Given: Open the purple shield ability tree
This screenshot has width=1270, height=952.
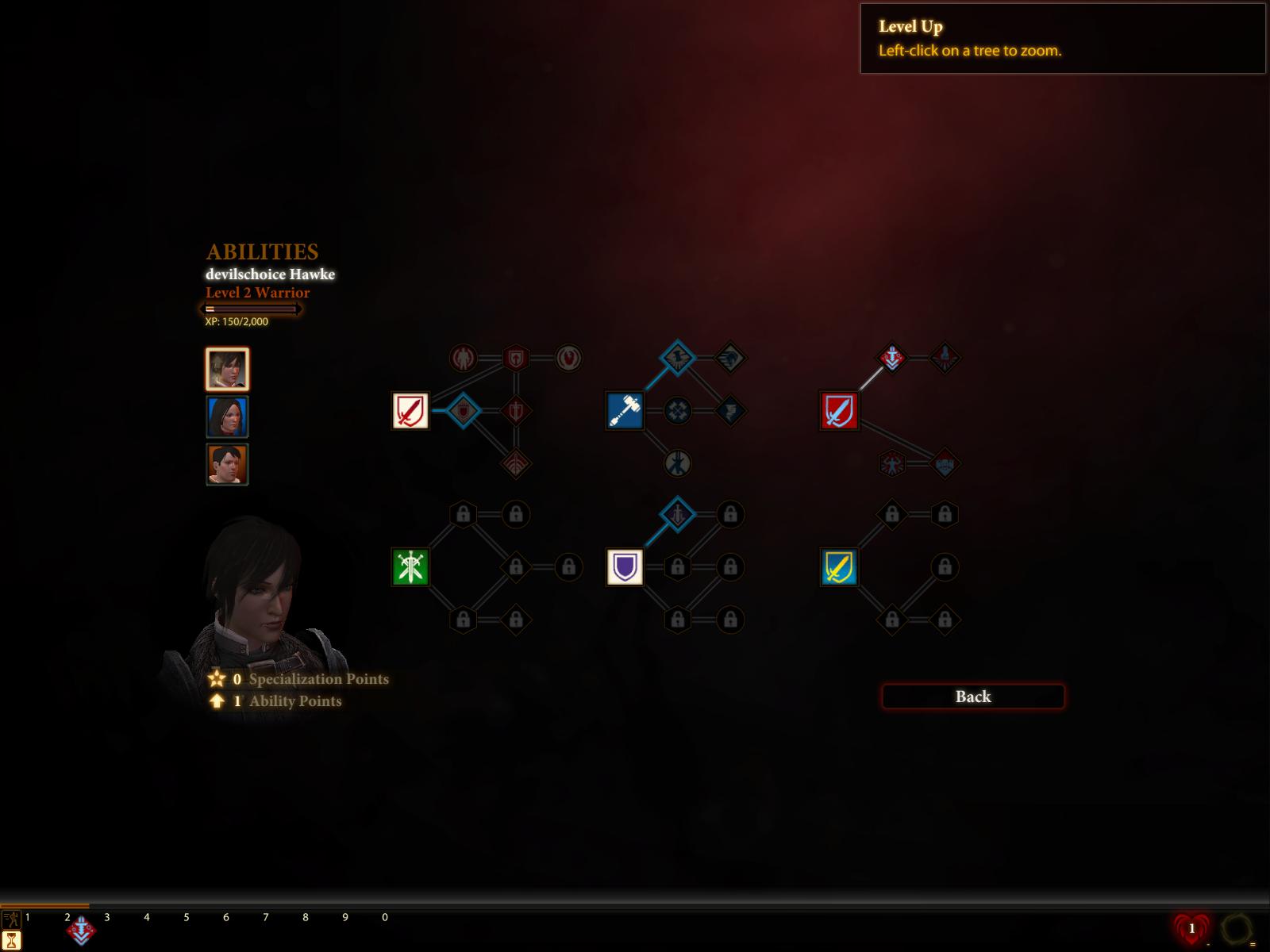Looking at the screenshot, I should coord(625,567).
